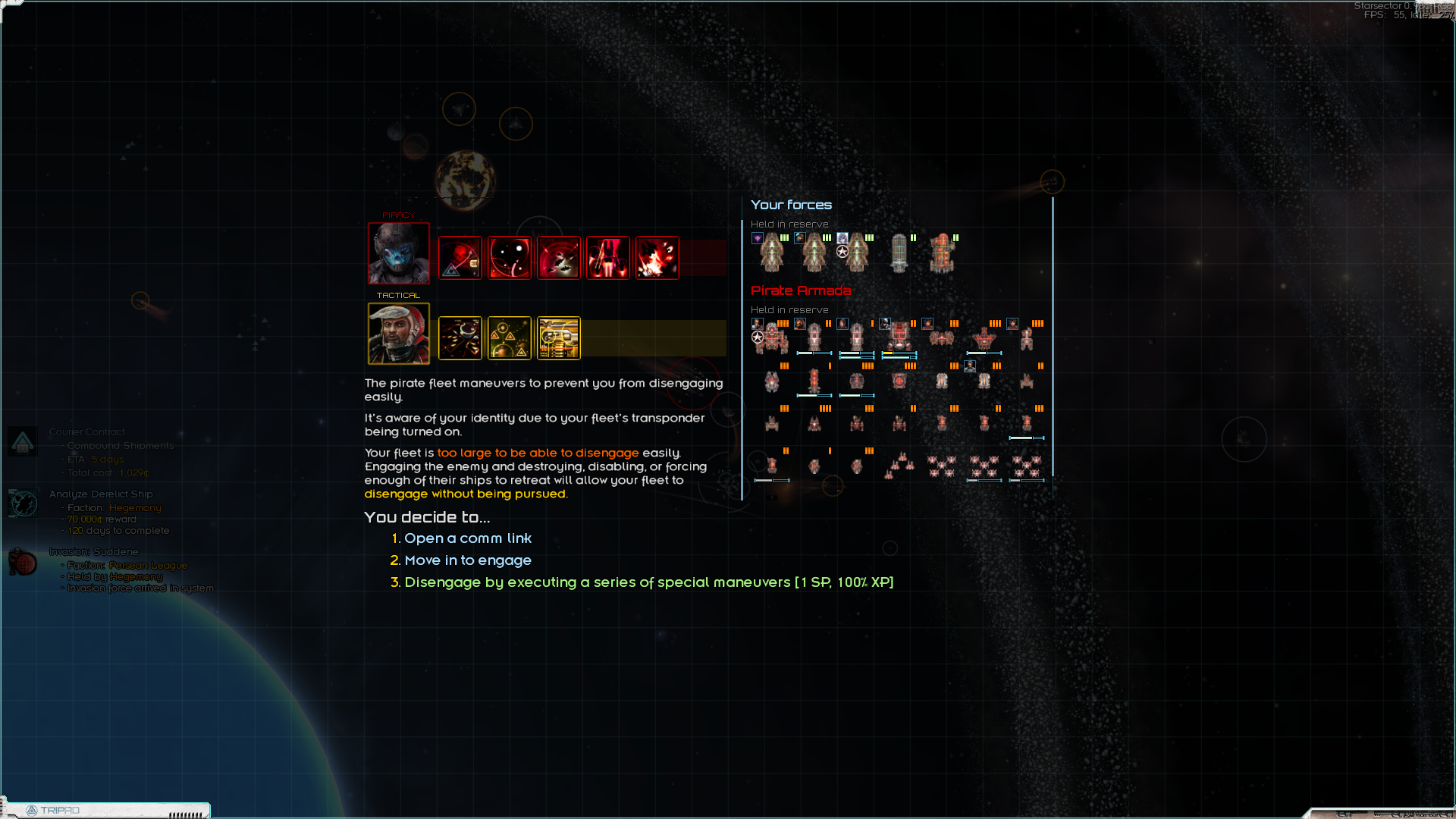The image size is (1456, 819).
Task: Click the red ship-thrusters skill icon
Action: (608, 259)
